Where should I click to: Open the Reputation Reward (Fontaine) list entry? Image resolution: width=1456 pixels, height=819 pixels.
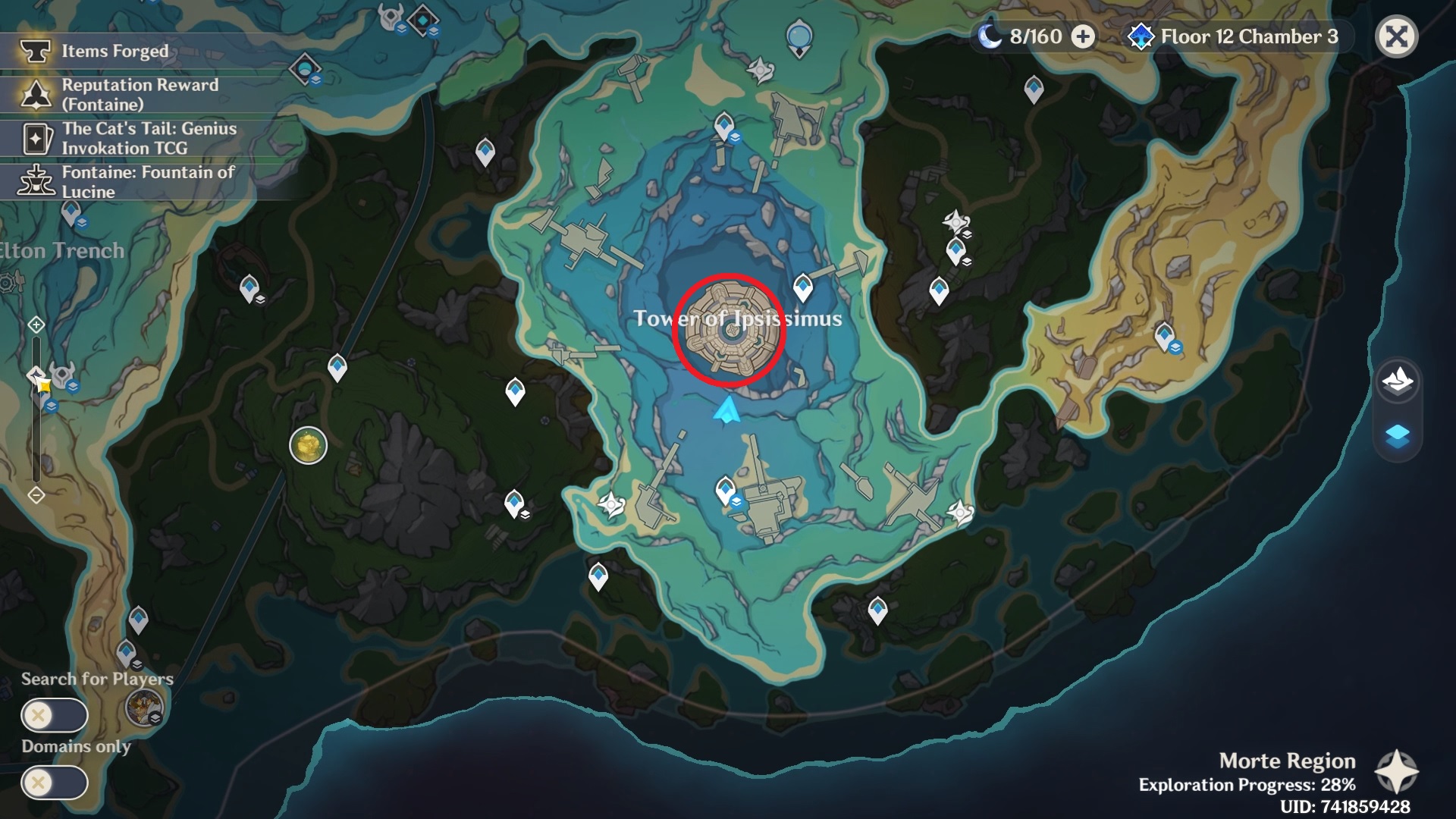click(x=140, y=95)
